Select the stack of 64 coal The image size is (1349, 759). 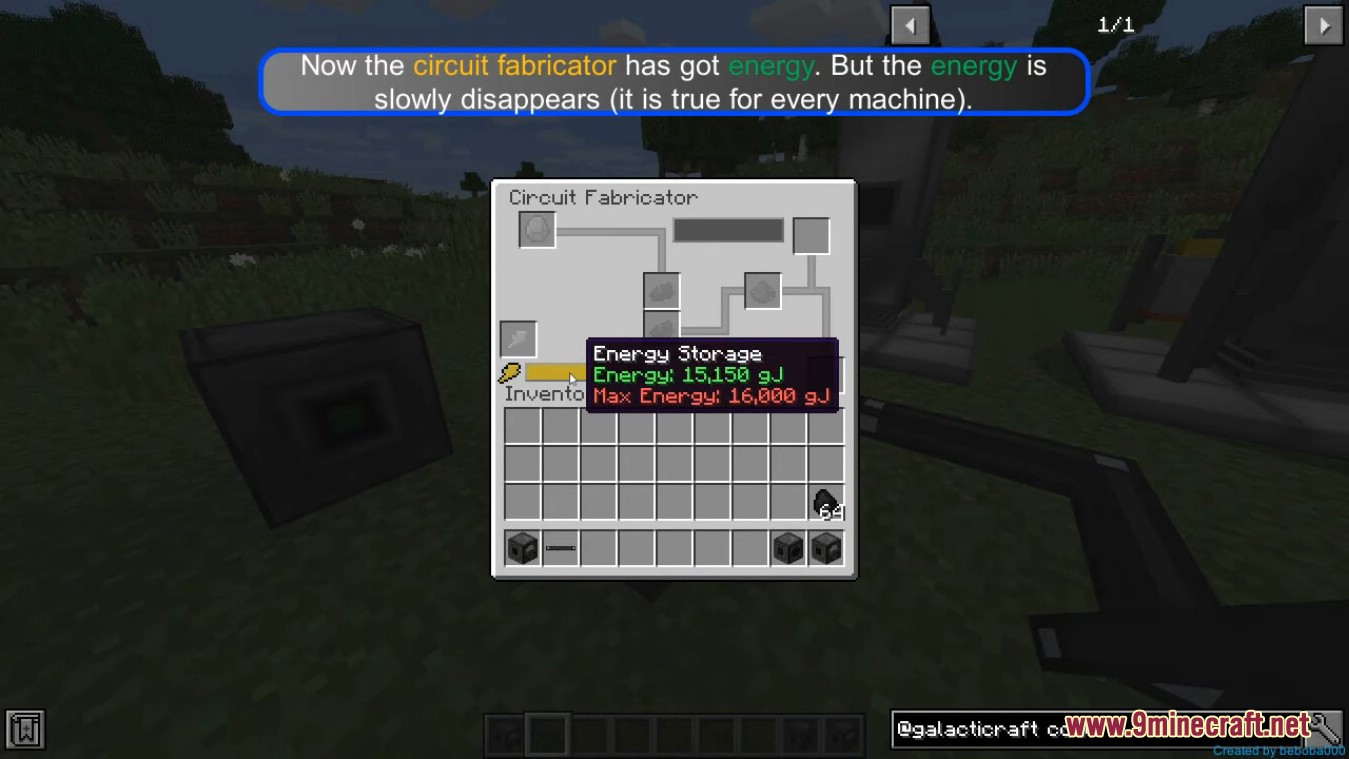(x=827, y=503)
